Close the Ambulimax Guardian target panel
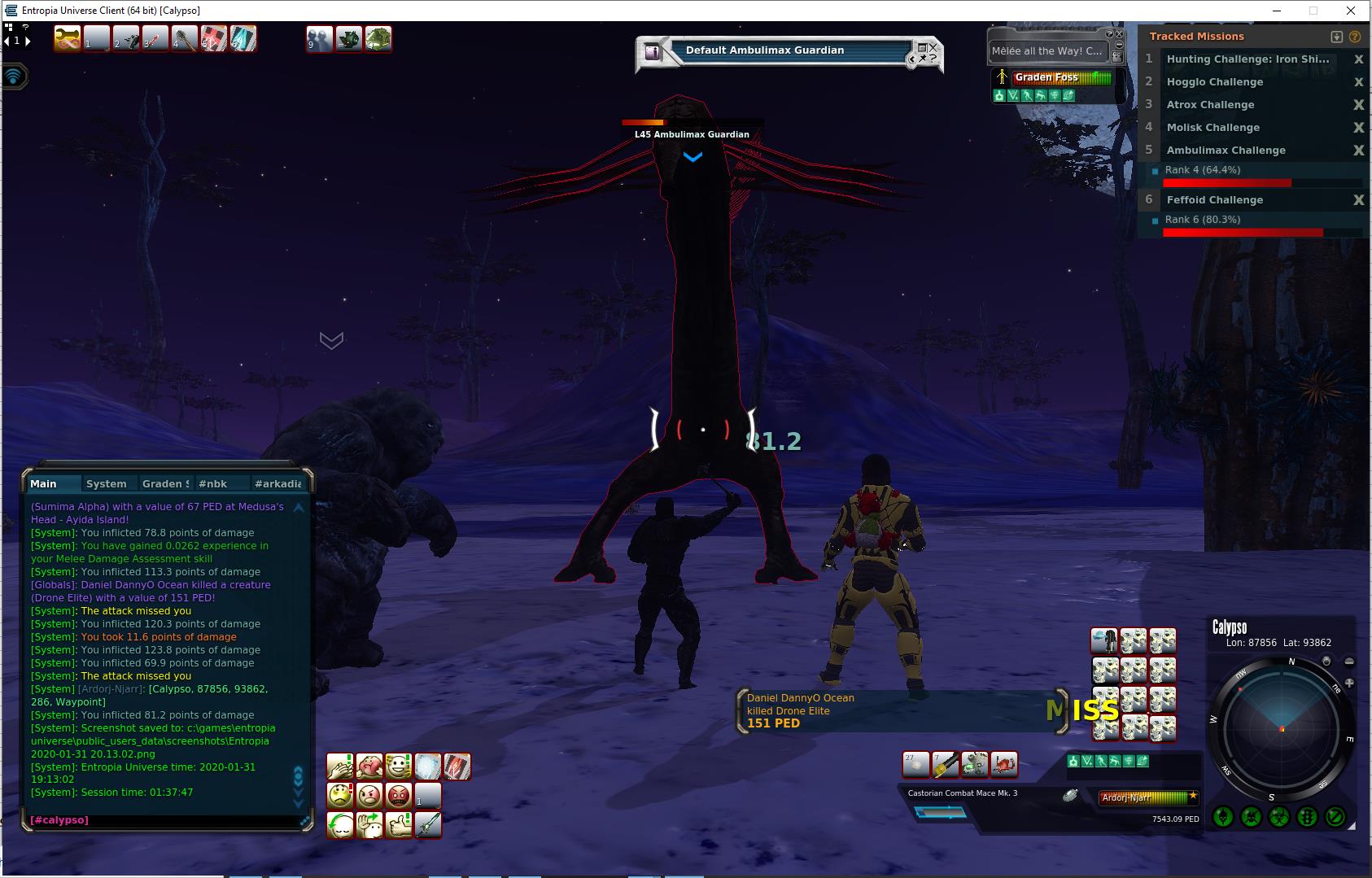1372x878 pixels. 933,48
